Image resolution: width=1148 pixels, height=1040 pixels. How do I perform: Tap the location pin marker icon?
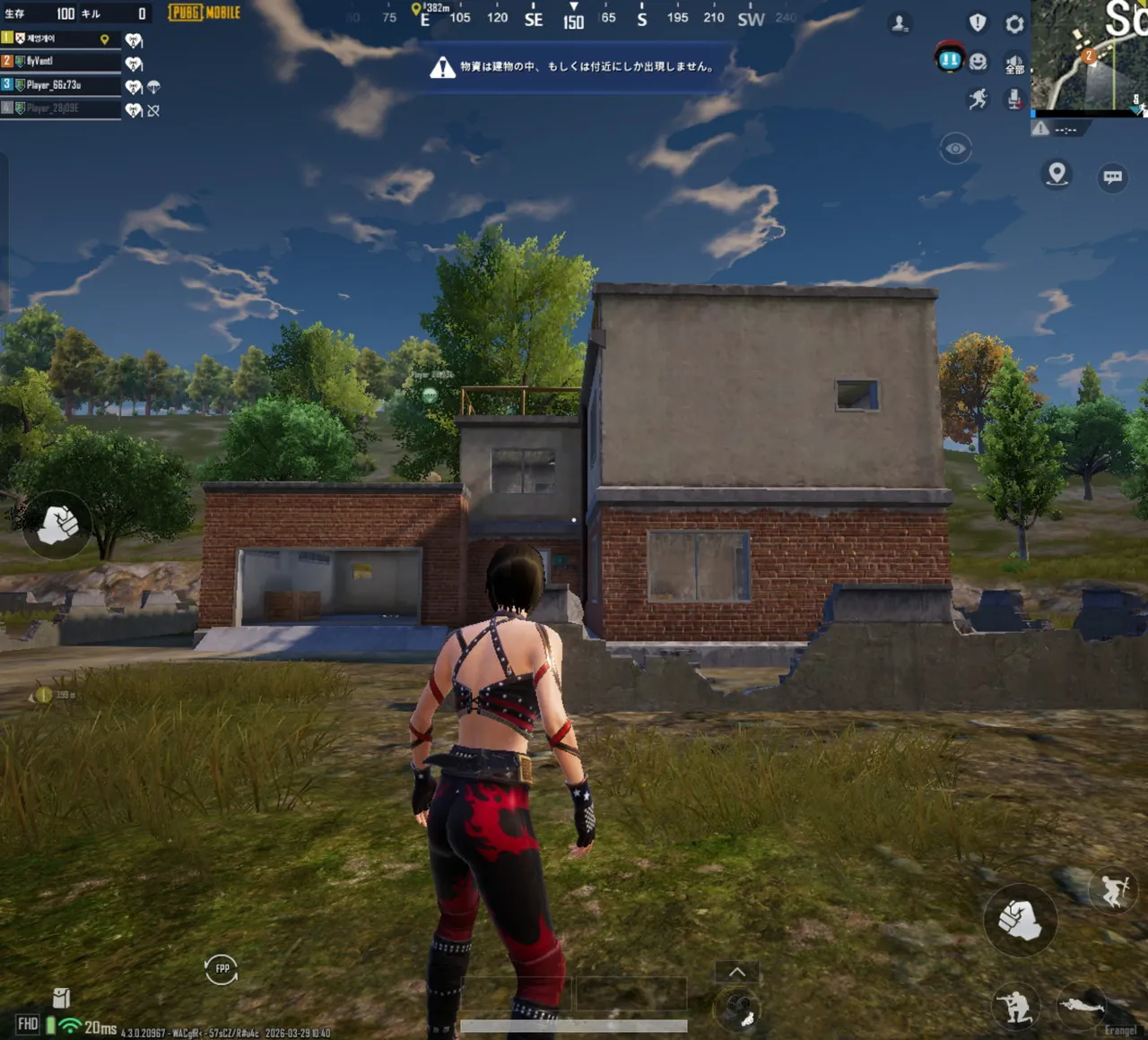(x=1057, y=176)
